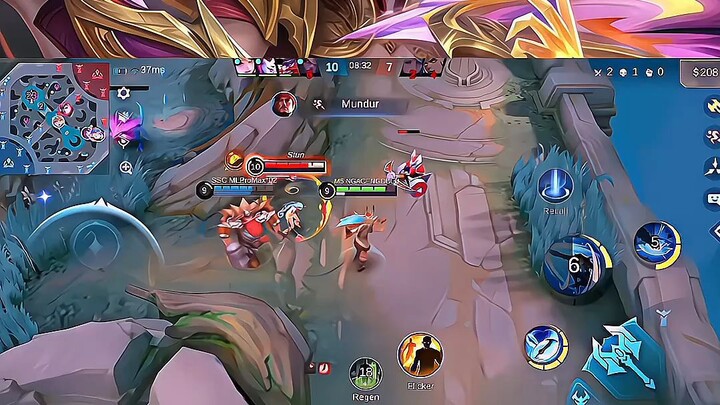Open settings via the gear icon
The image size is (720, 405).
click(x=123, y=92)
